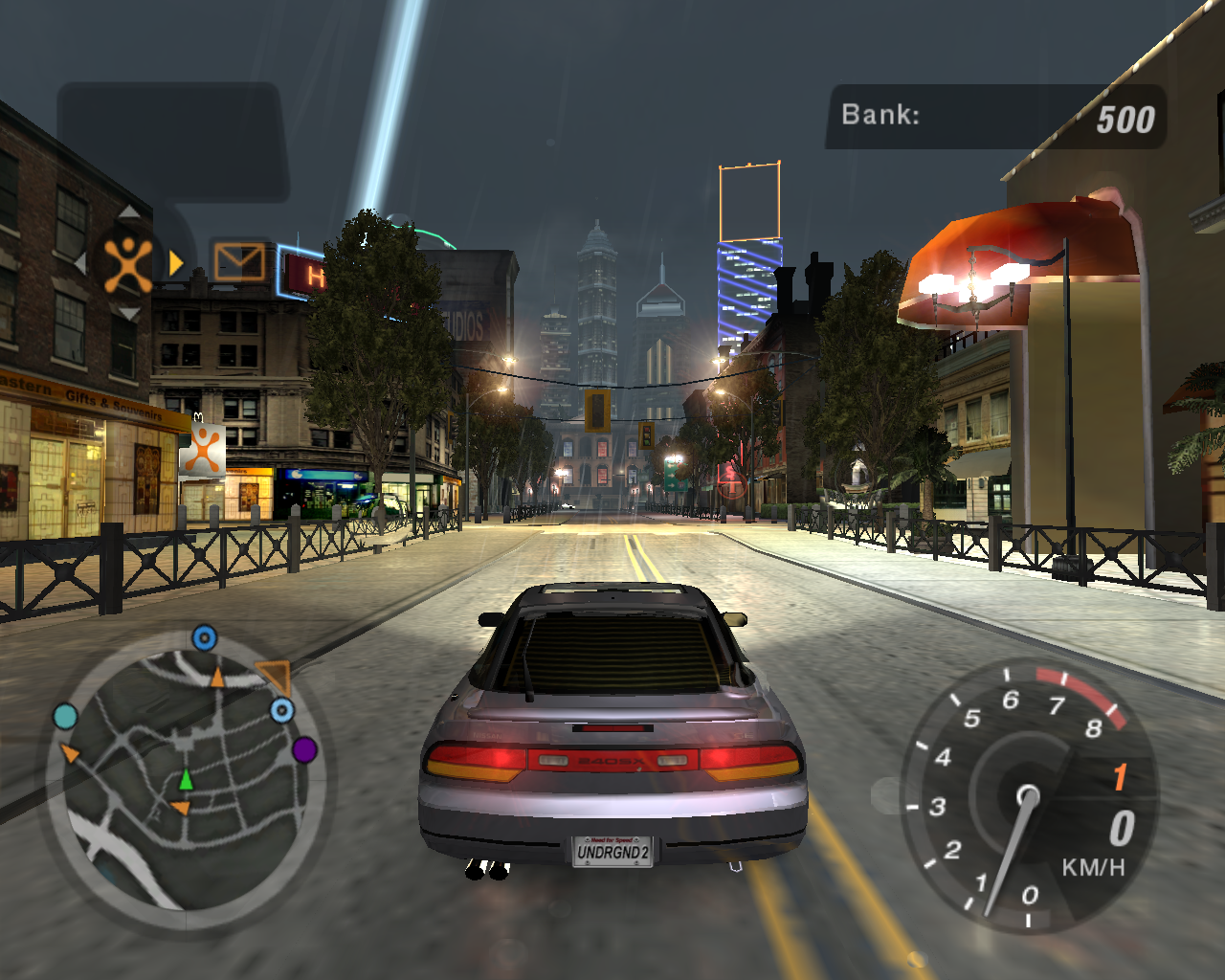Image resolution: width=1225 pixels, height=980 pixels.
Task: Open the envelope message icon
Action: pos(238,261)
